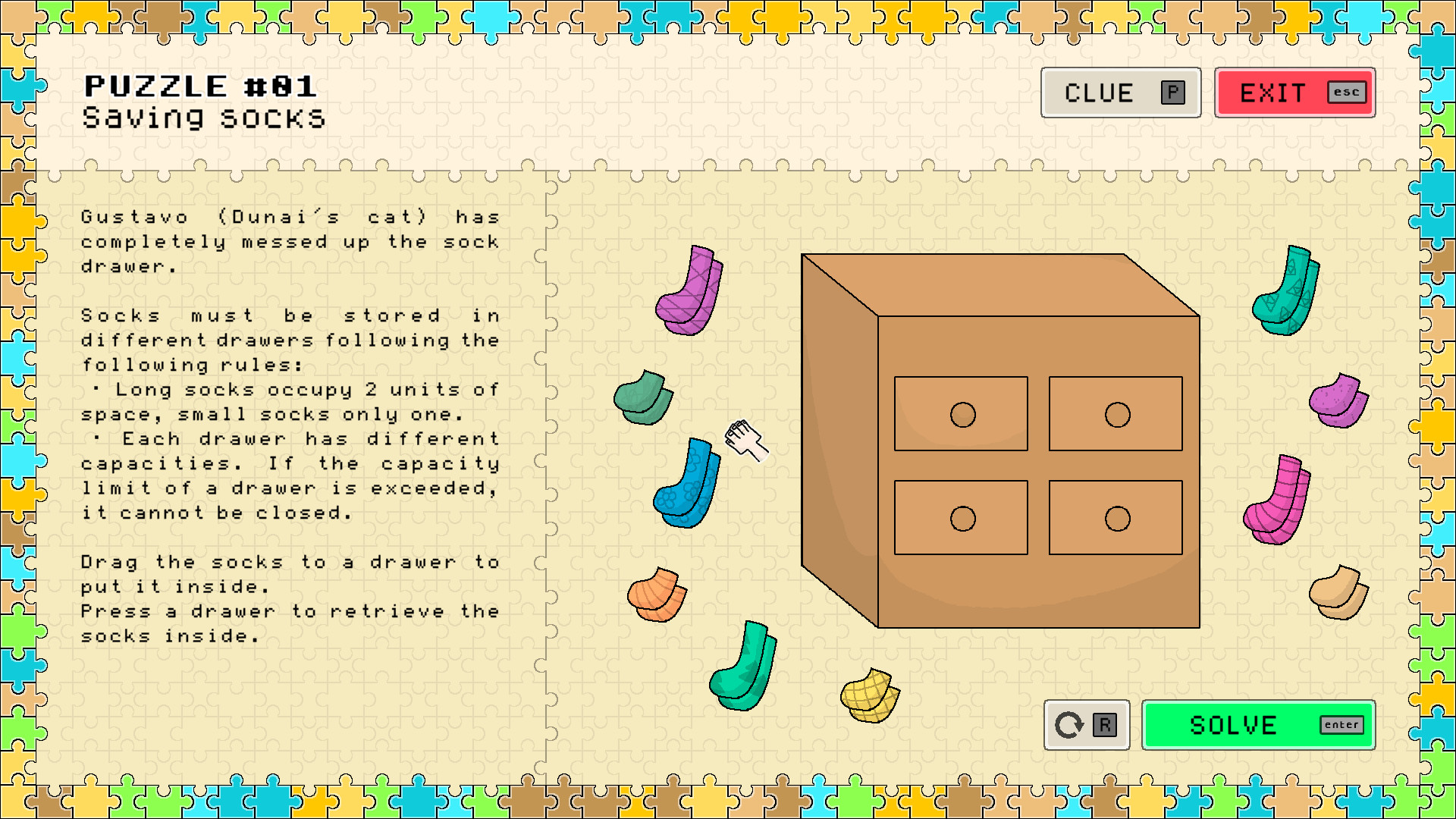Viewport: 1456px width, 819px height.
Task: Select the yellow checkered small sock
Action: pyautogui.click(x=871, y=694)
